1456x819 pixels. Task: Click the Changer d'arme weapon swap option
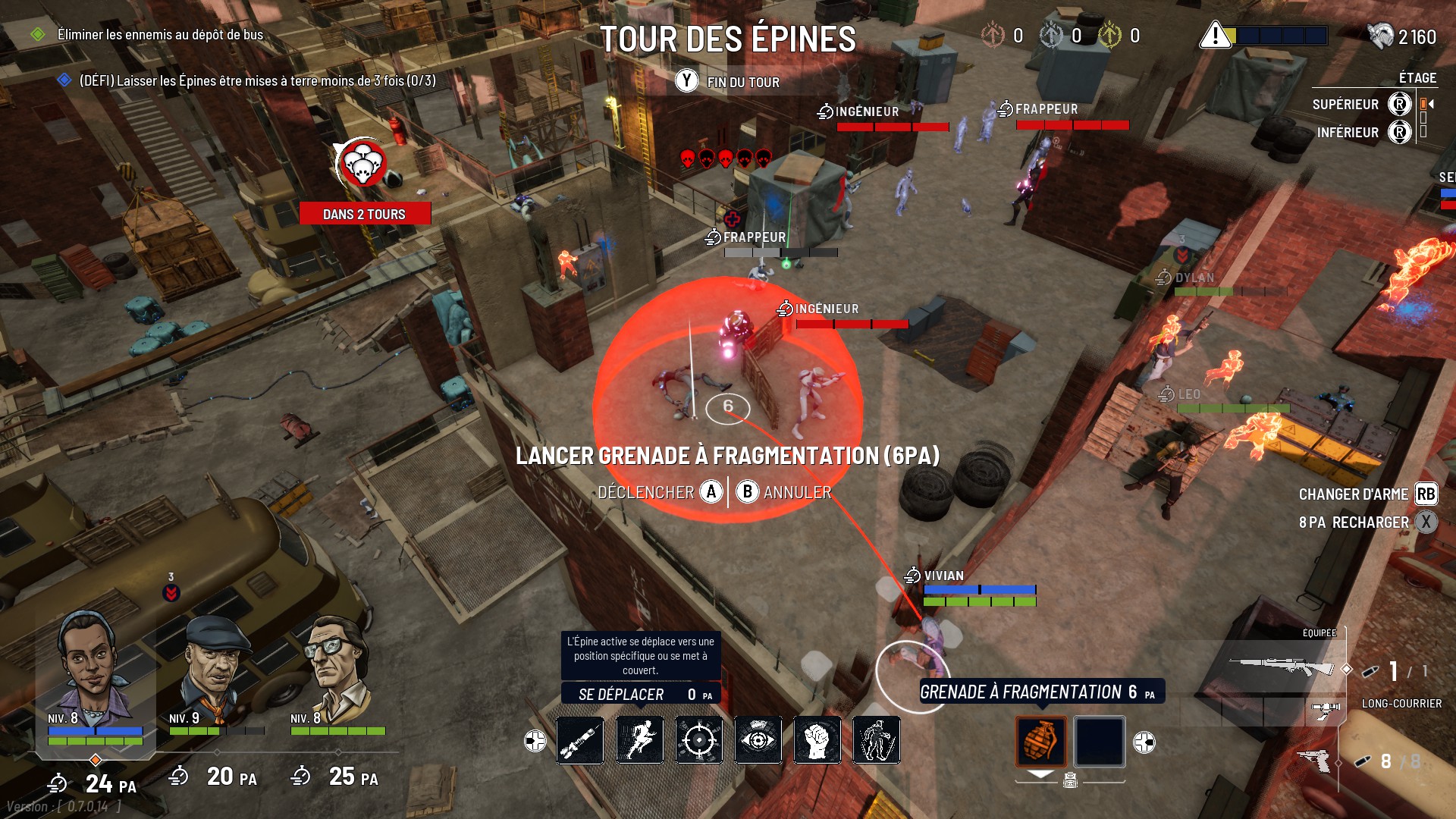click(1425, 494)
